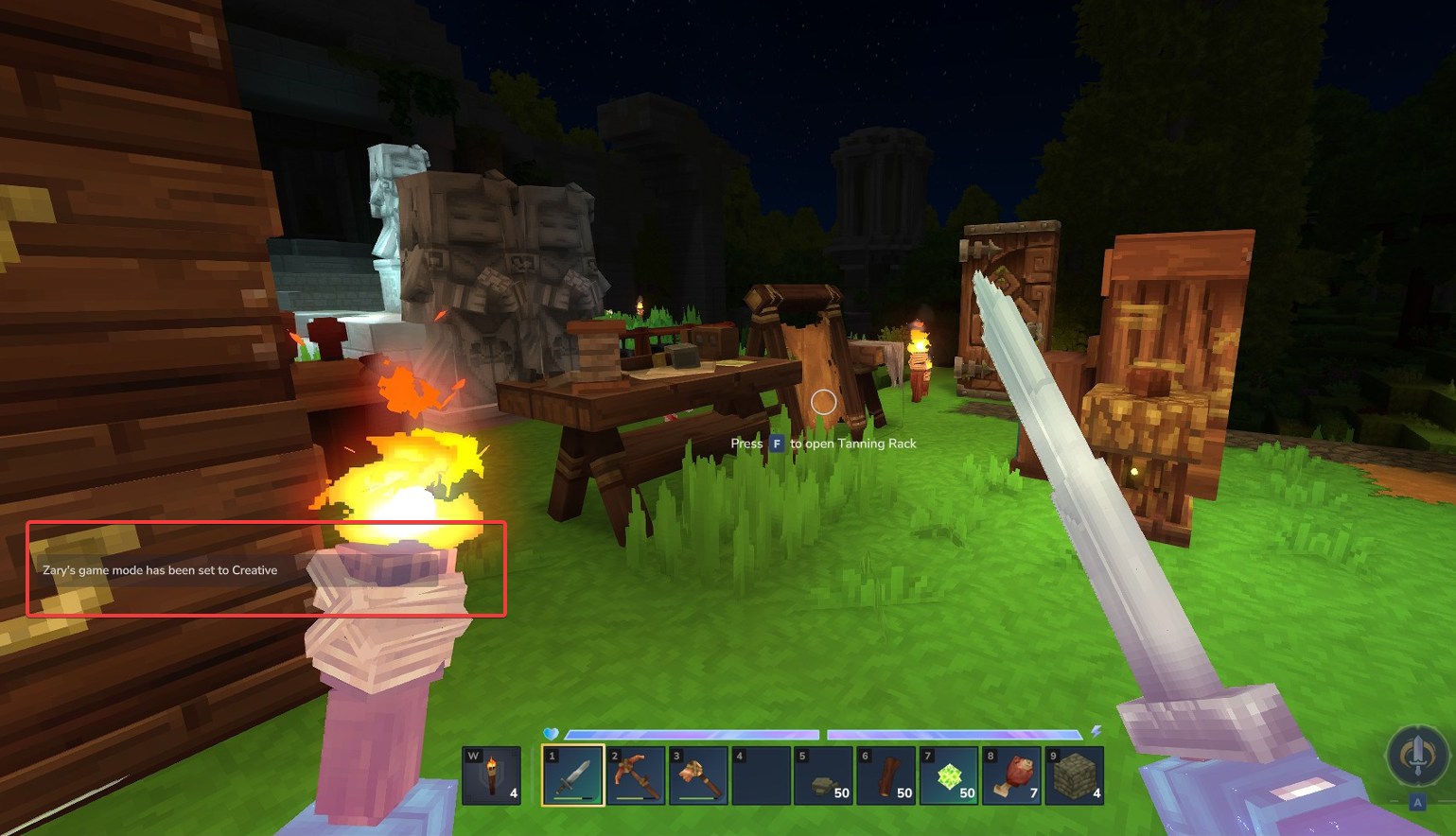Select the empty hotbar slot 4
Viewport: 1456px width, 836px height.
click(761, 775)
